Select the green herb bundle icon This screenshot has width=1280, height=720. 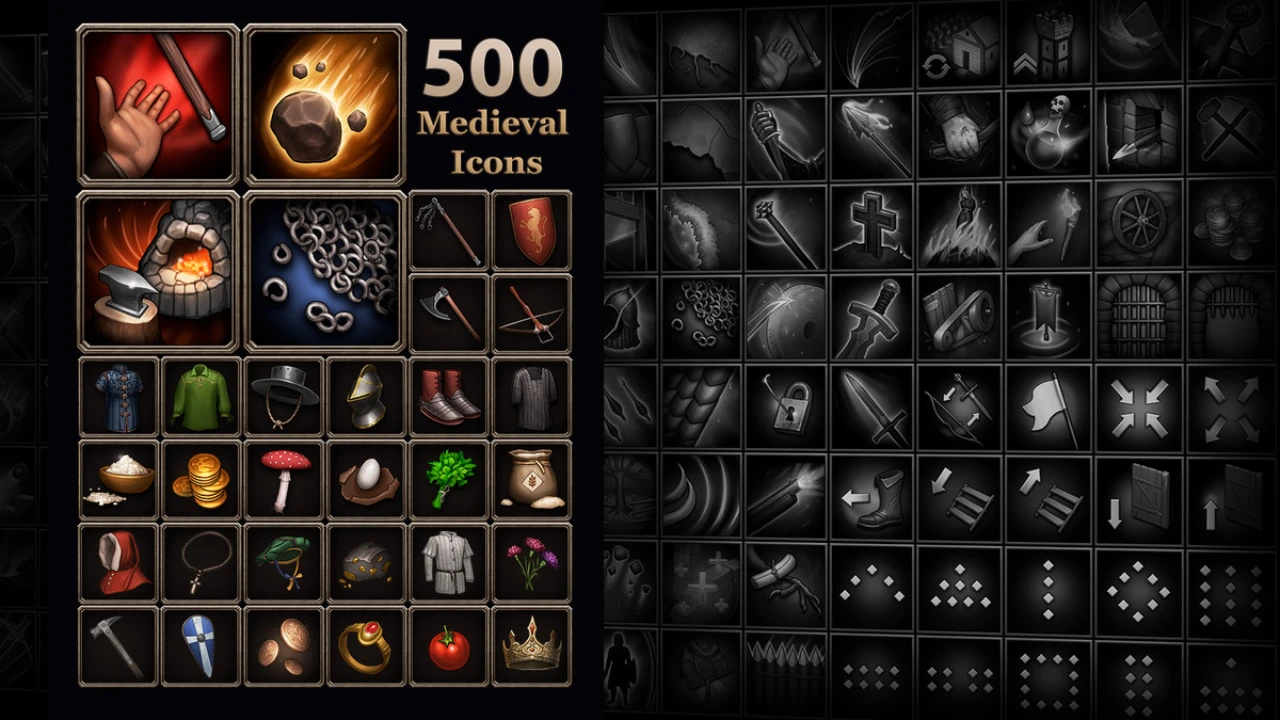(x=449, y=480)
